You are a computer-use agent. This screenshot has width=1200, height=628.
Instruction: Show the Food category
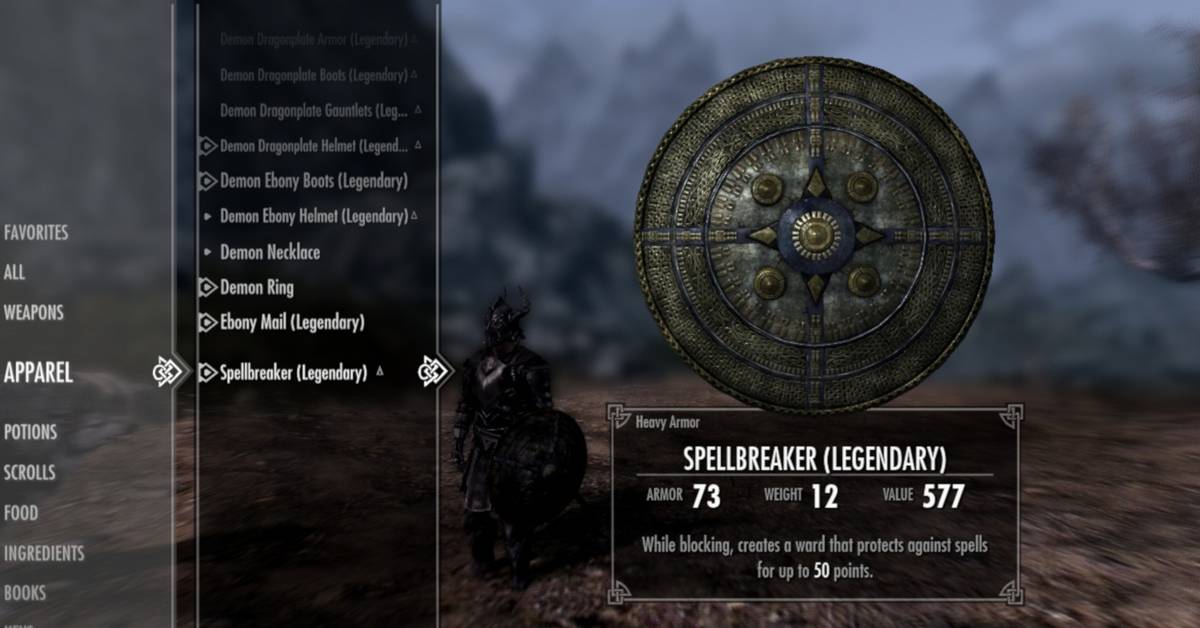[x=21, y=513]
